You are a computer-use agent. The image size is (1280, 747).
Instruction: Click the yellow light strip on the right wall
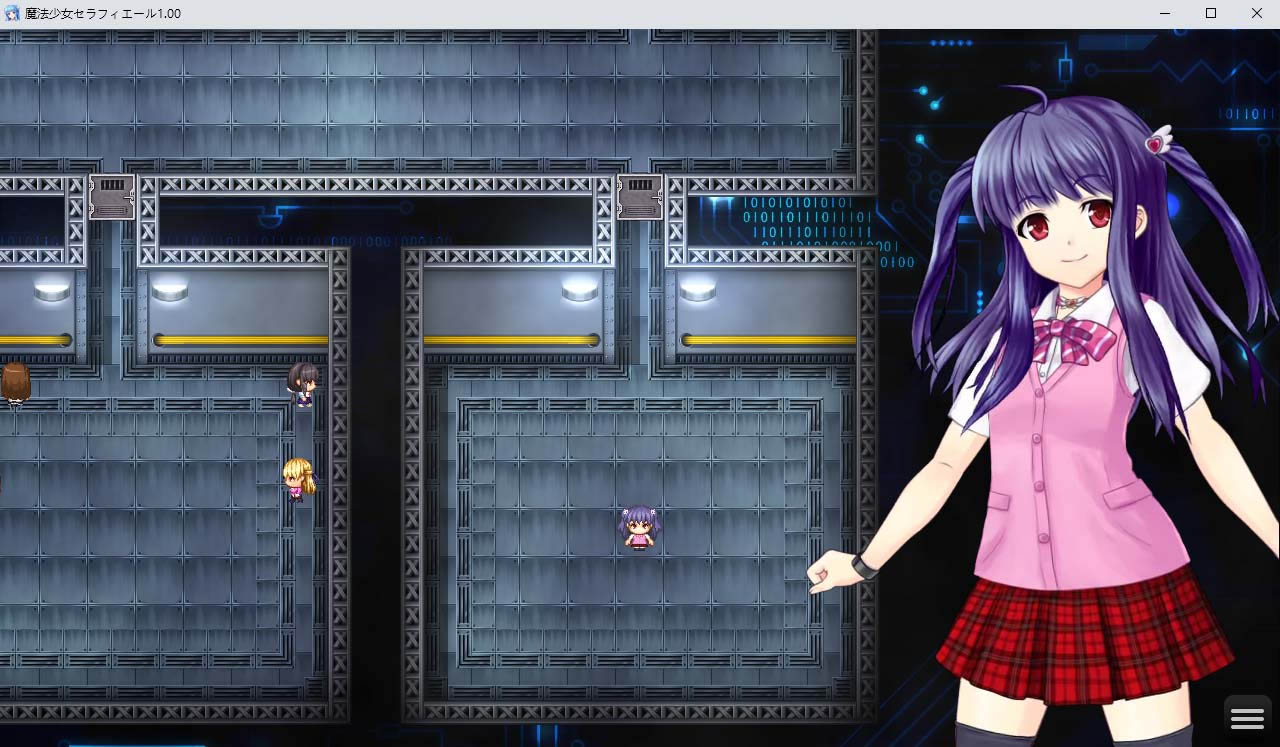click(770, 340)
